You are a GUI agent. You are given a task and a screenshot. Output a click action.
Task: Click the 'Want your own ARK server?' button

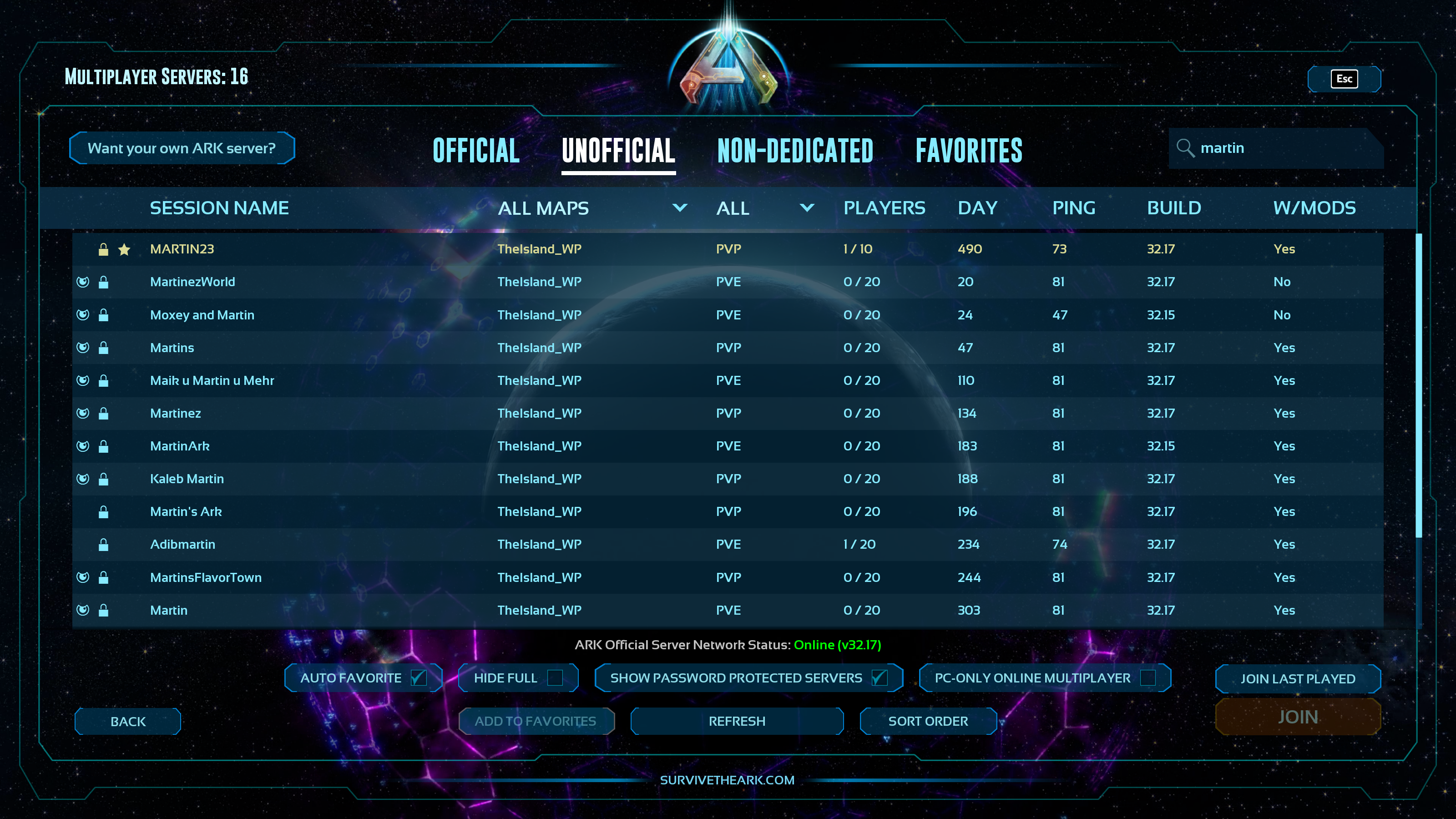(x=182, y=148)
